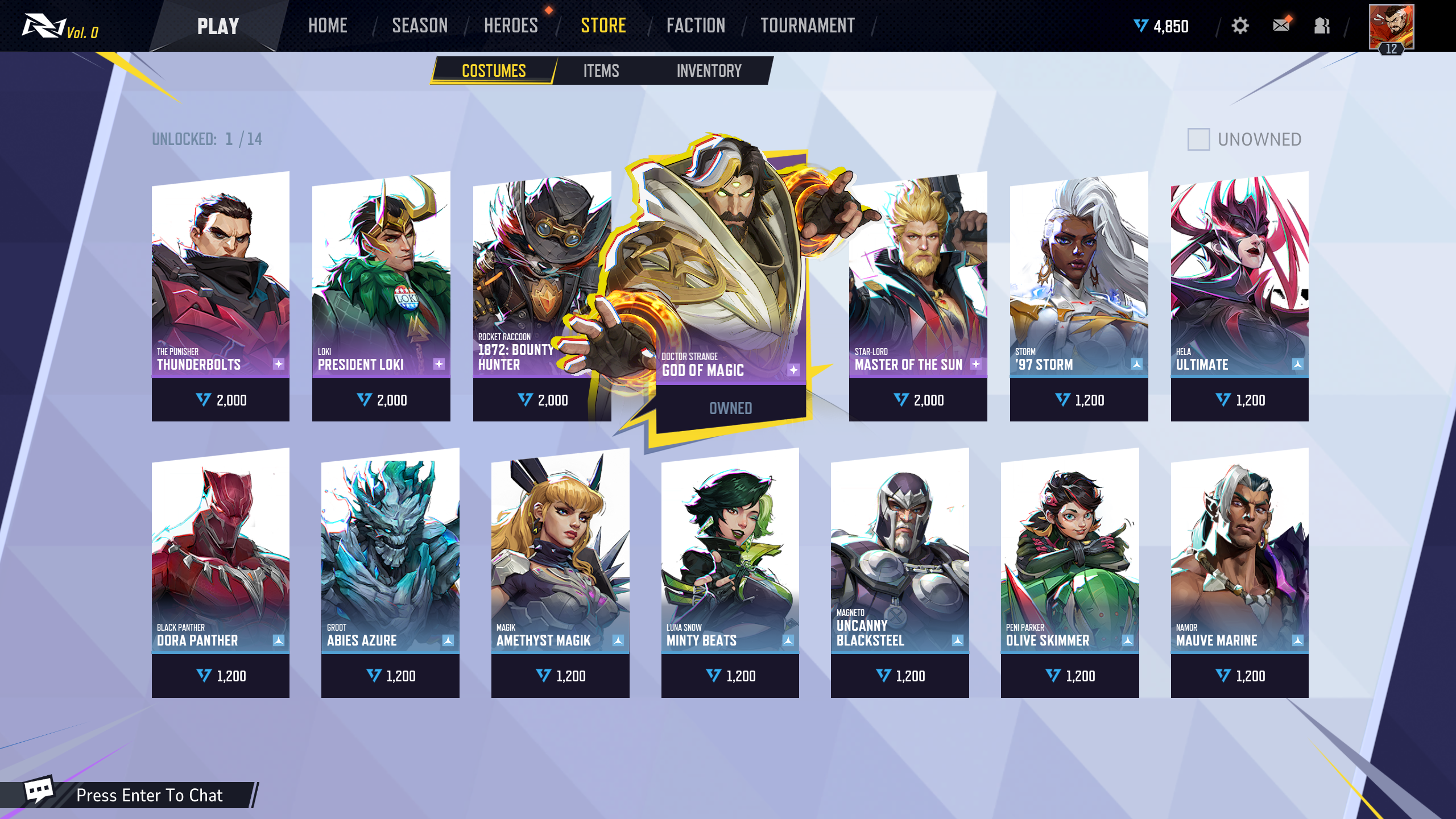Open the friends list icon
The height and width of the screenshot is (819, 1456).
[x=1322, y=26]
